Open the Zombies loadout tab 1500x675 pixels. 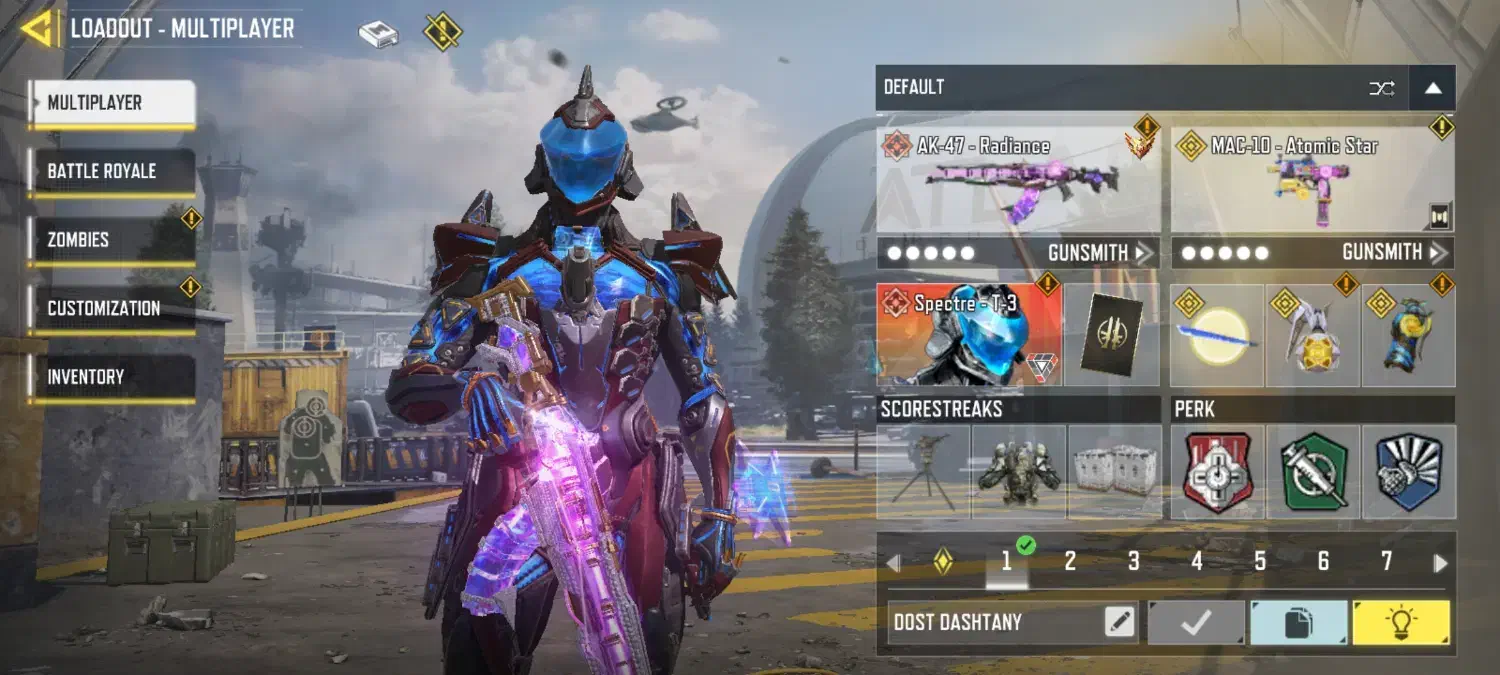point(111,240)
